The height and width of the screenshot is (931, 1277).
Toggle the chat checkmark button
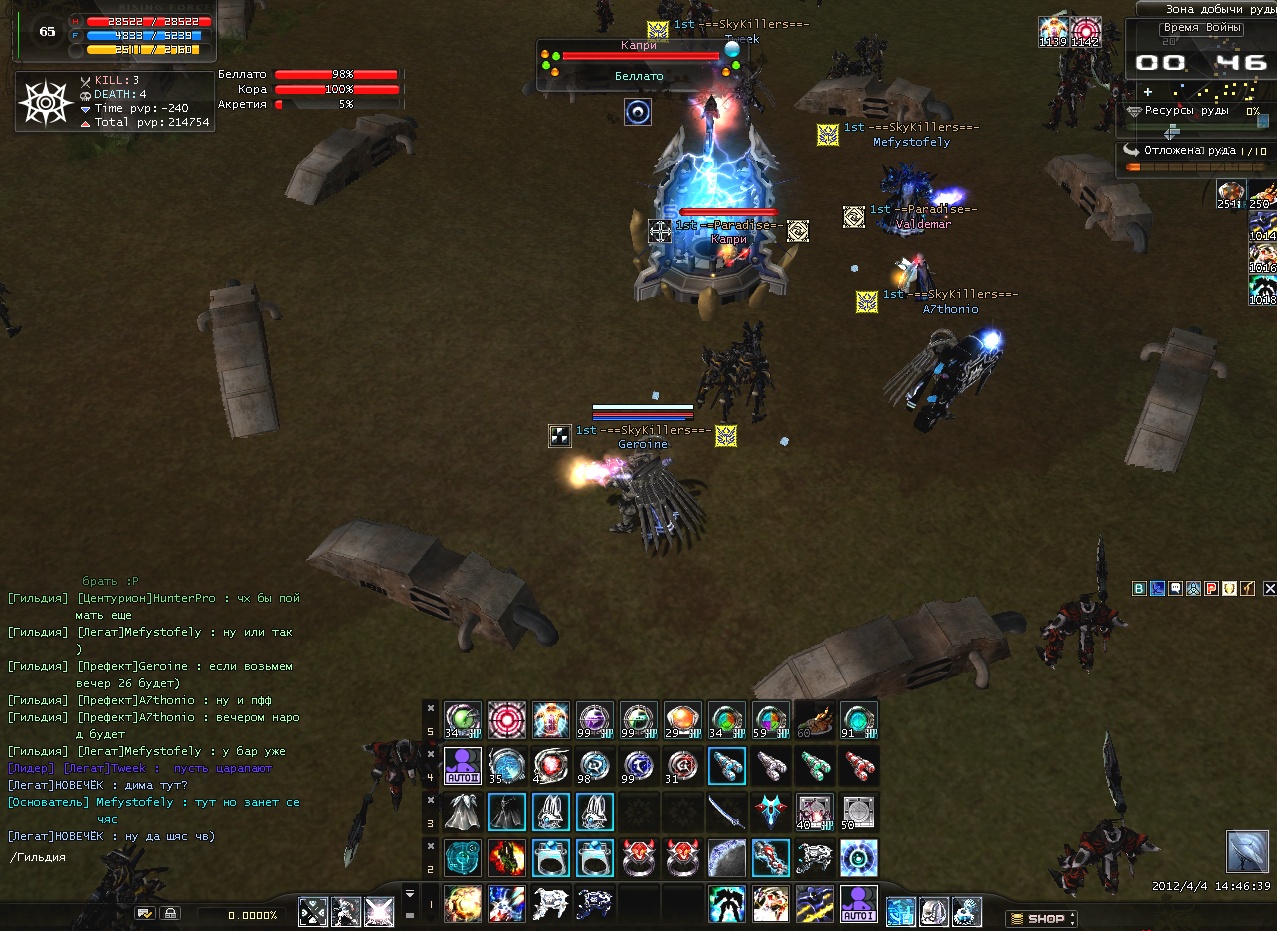click(145, 913)
